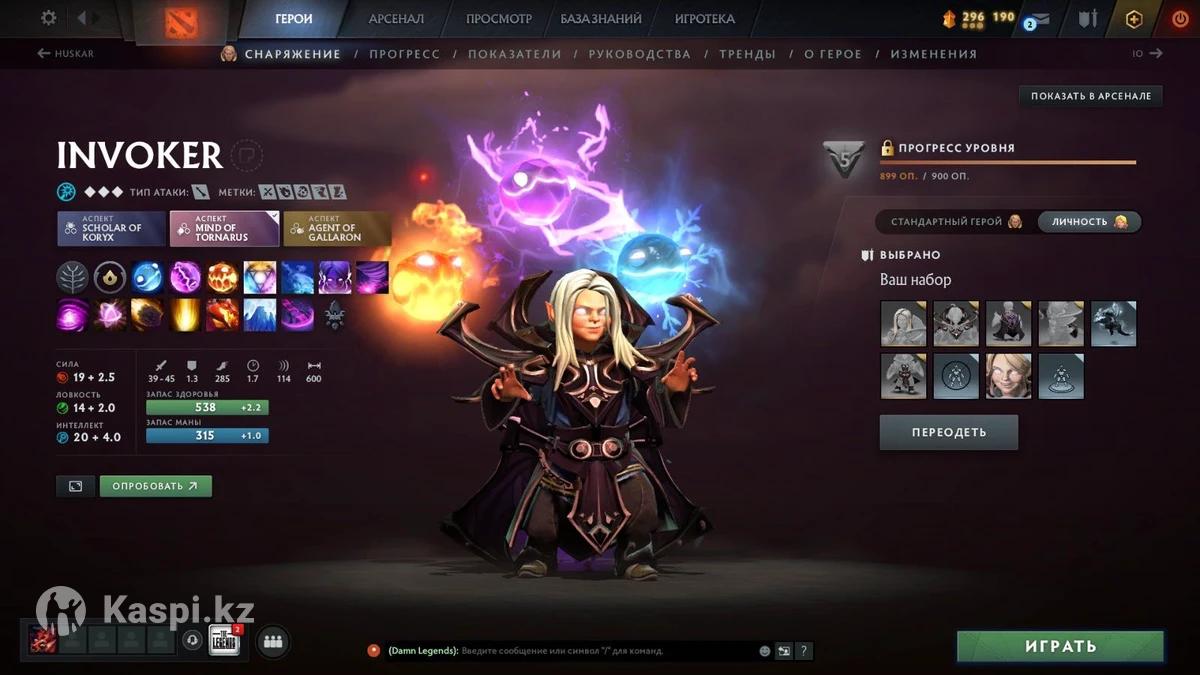
Task: Choose the Agent of Gallaron aspect
Action: point(336,229)
